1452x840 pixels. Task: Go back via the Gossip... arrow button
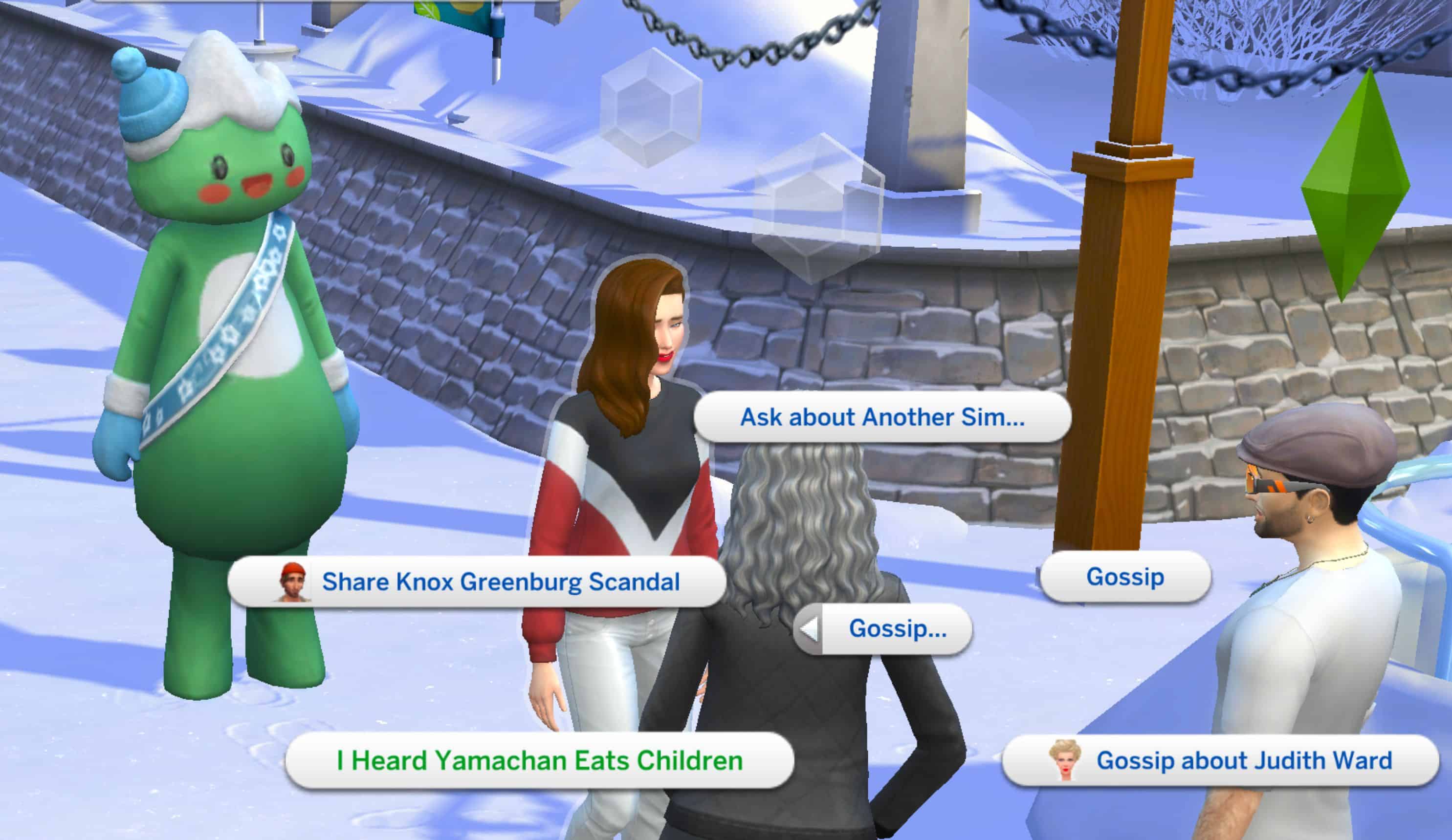pos(809,629)
